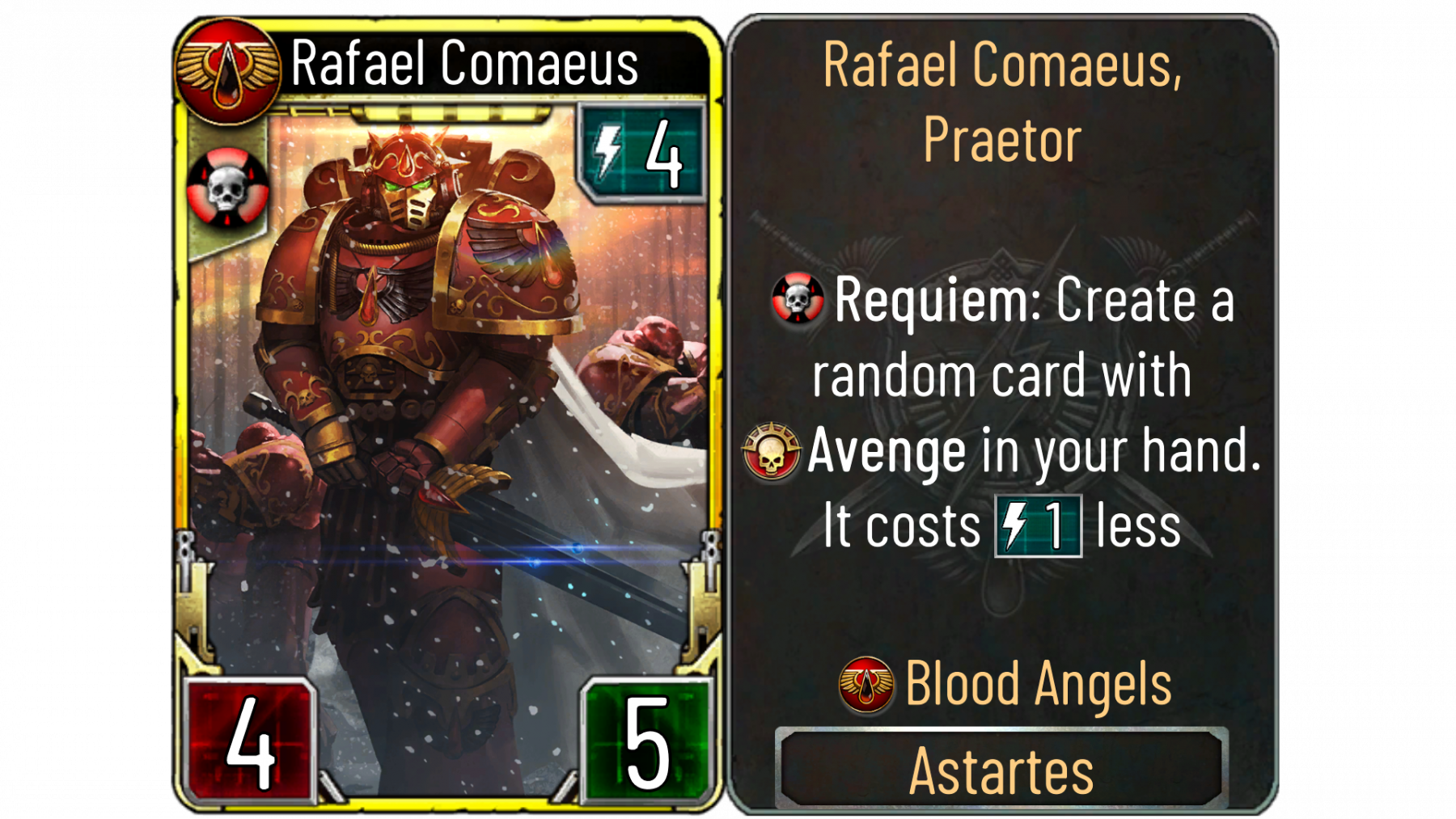This screenshot has height=819, width=1456.
Task: Tap the Requiem skull icon on the card
Action: click(227, 189)
